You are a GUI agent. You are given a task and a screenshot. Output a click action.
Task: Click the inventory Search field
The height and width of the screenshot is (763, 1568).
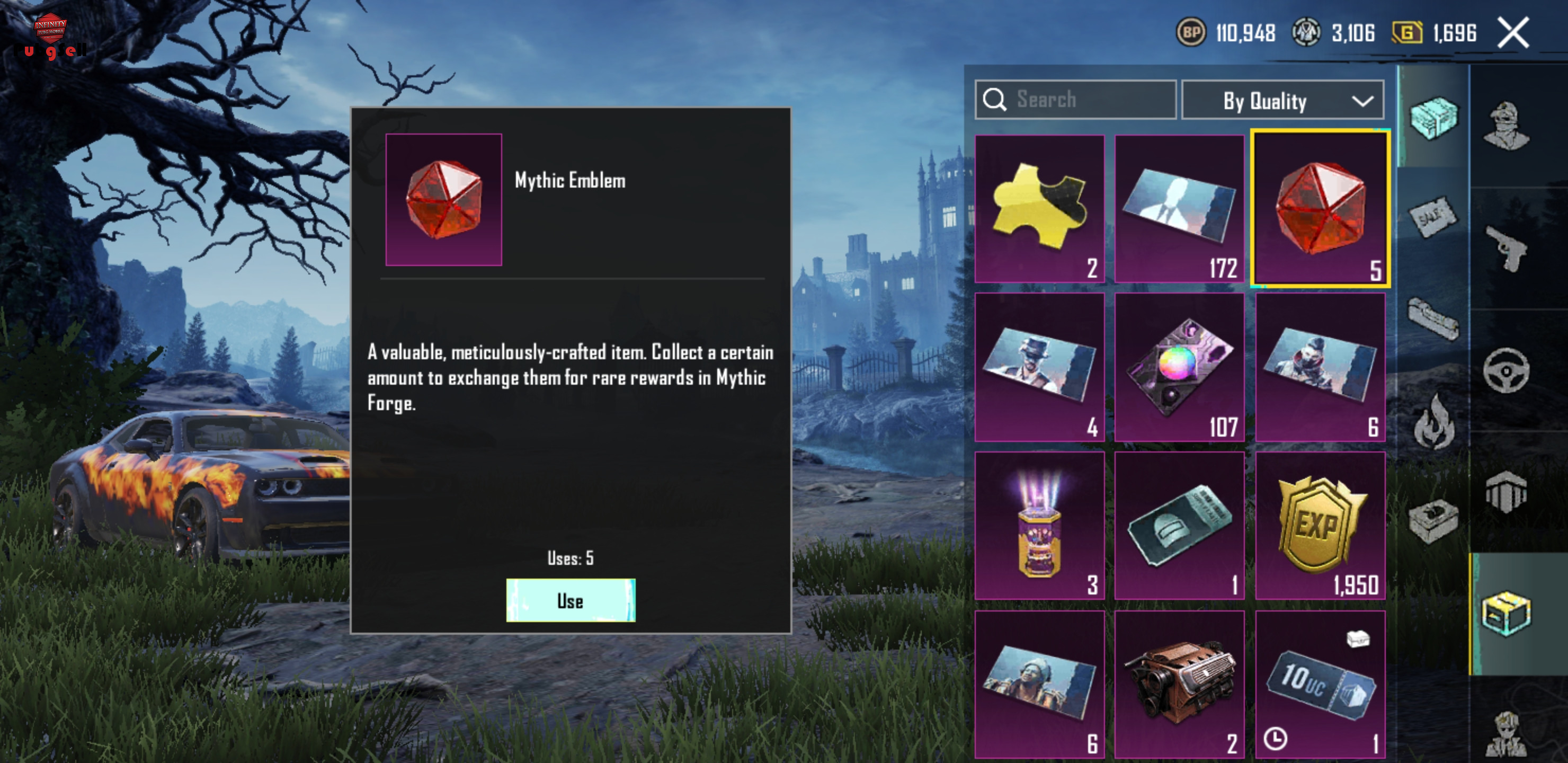[x=1075, y=99]
